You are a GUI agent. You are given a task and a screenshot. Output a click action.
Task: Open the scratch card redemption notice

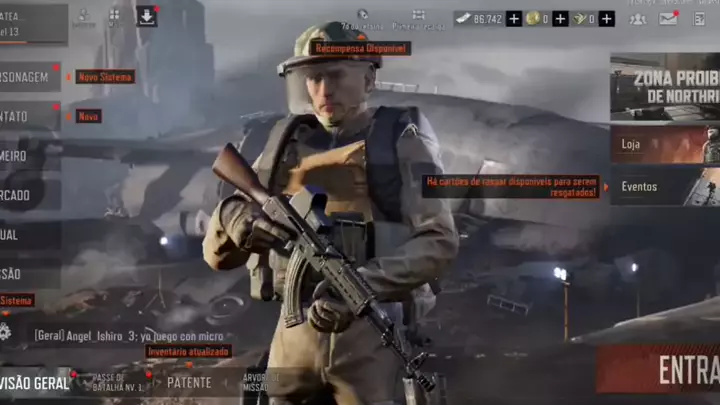pos(511,187)
